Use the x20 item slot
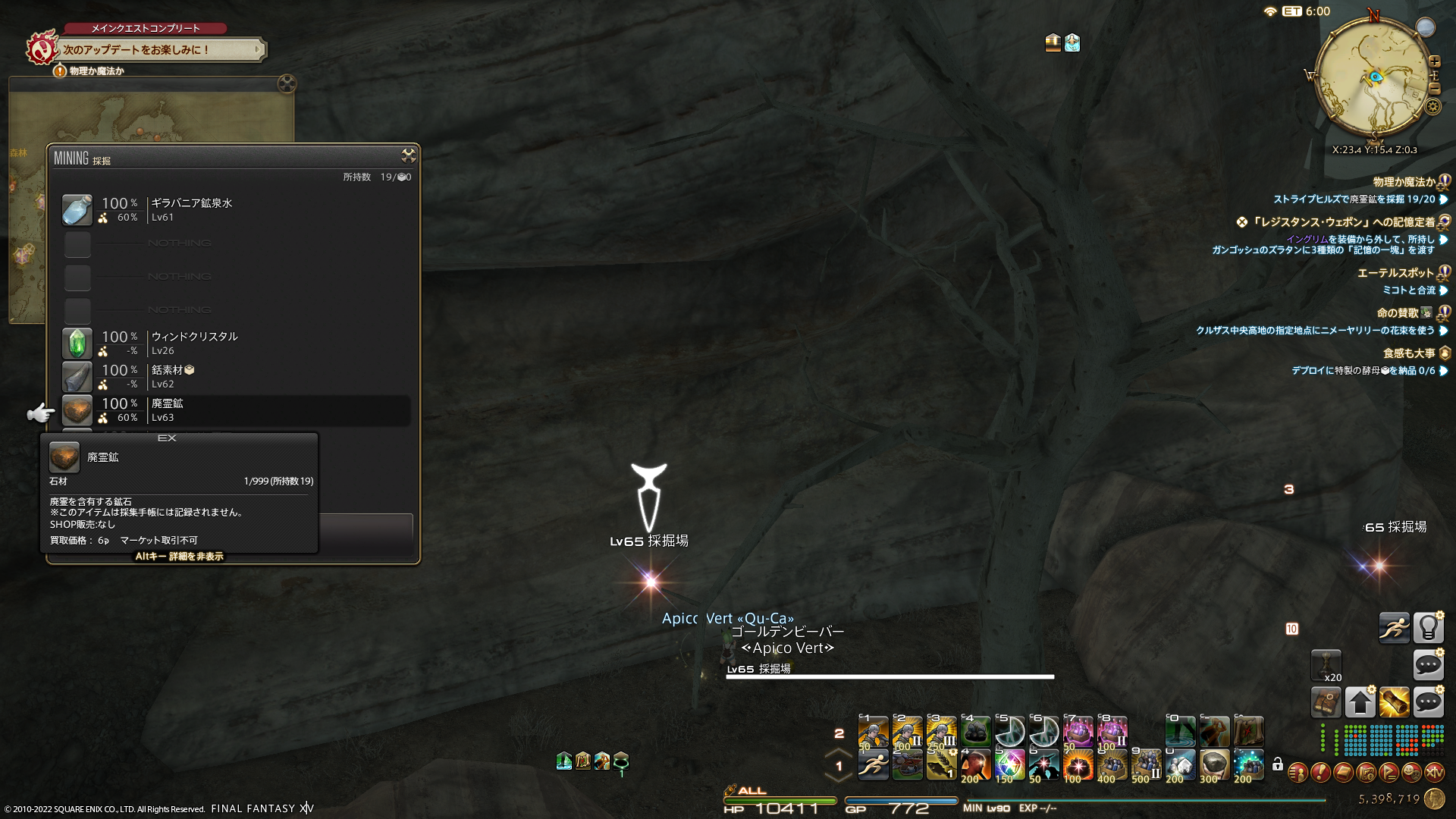Screen dimensions: 1456x819 (x=1326, y=665)
